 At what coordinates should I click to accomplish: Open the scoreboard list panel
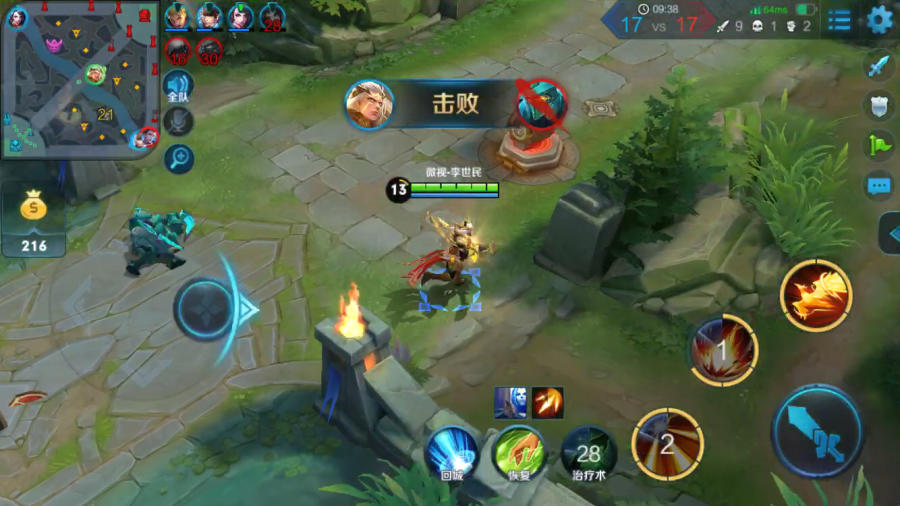840,19
